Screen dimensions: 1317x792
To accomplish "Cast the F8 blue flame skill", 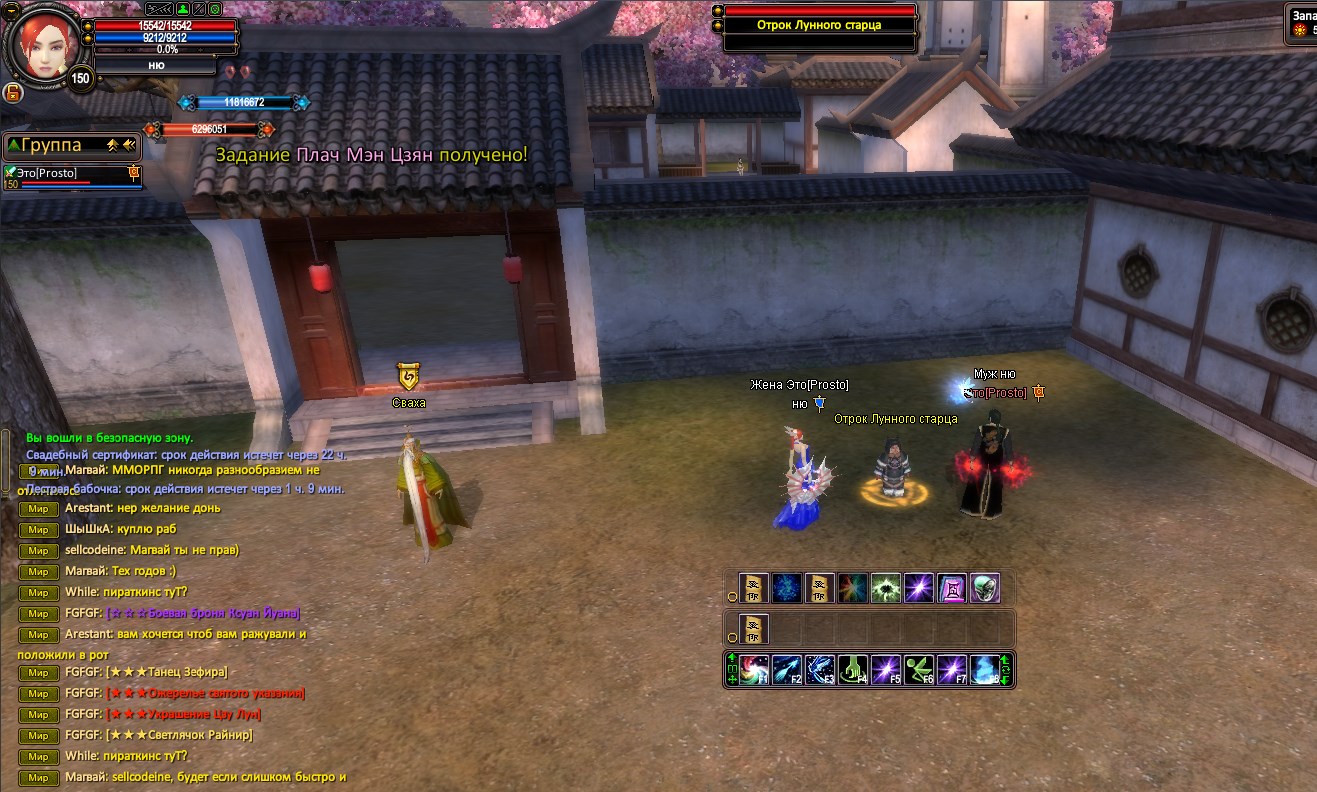I will (x=984, y=668).
